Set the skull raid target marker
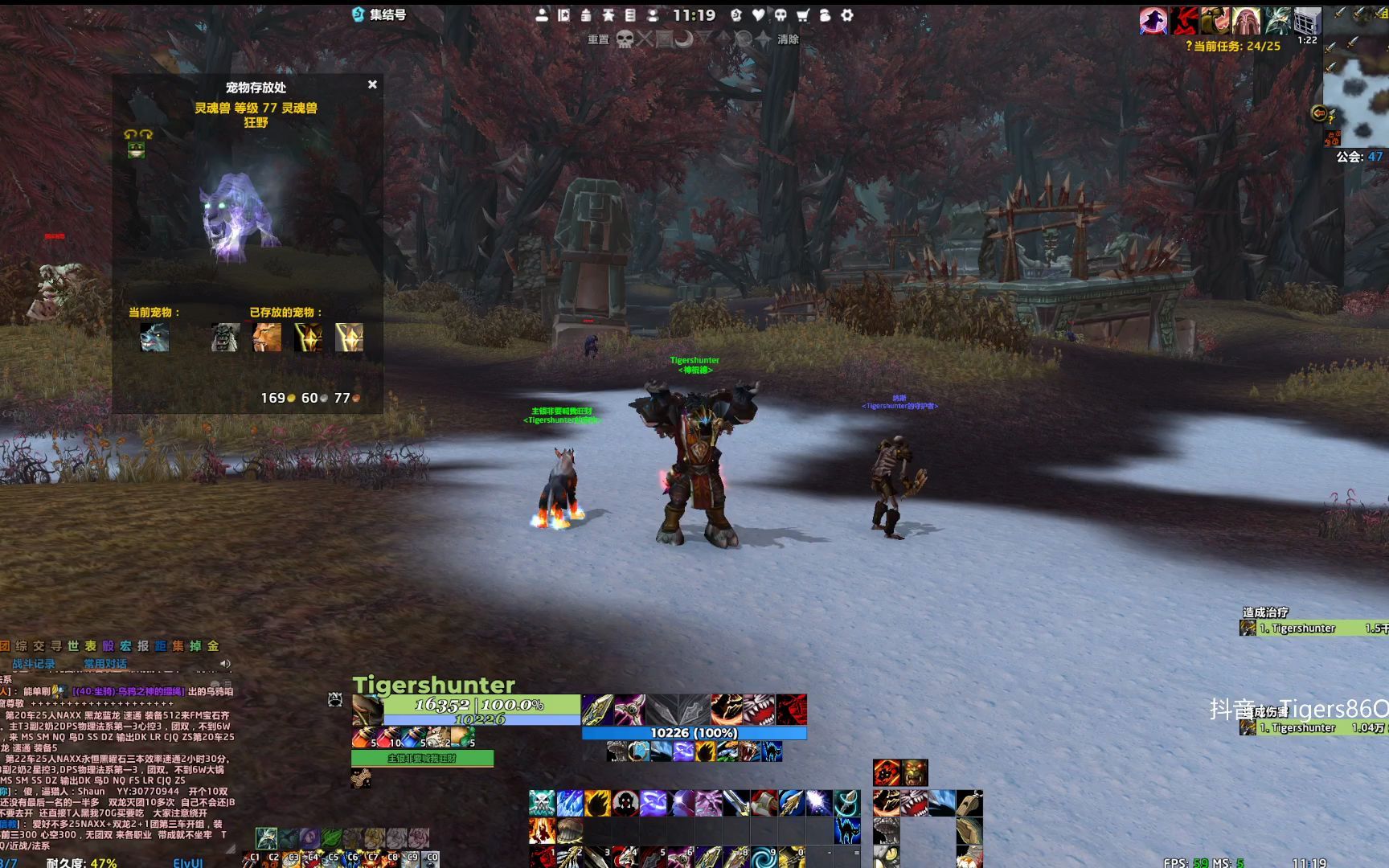This screenshot has height=868, width=1389. click(625, 39)
